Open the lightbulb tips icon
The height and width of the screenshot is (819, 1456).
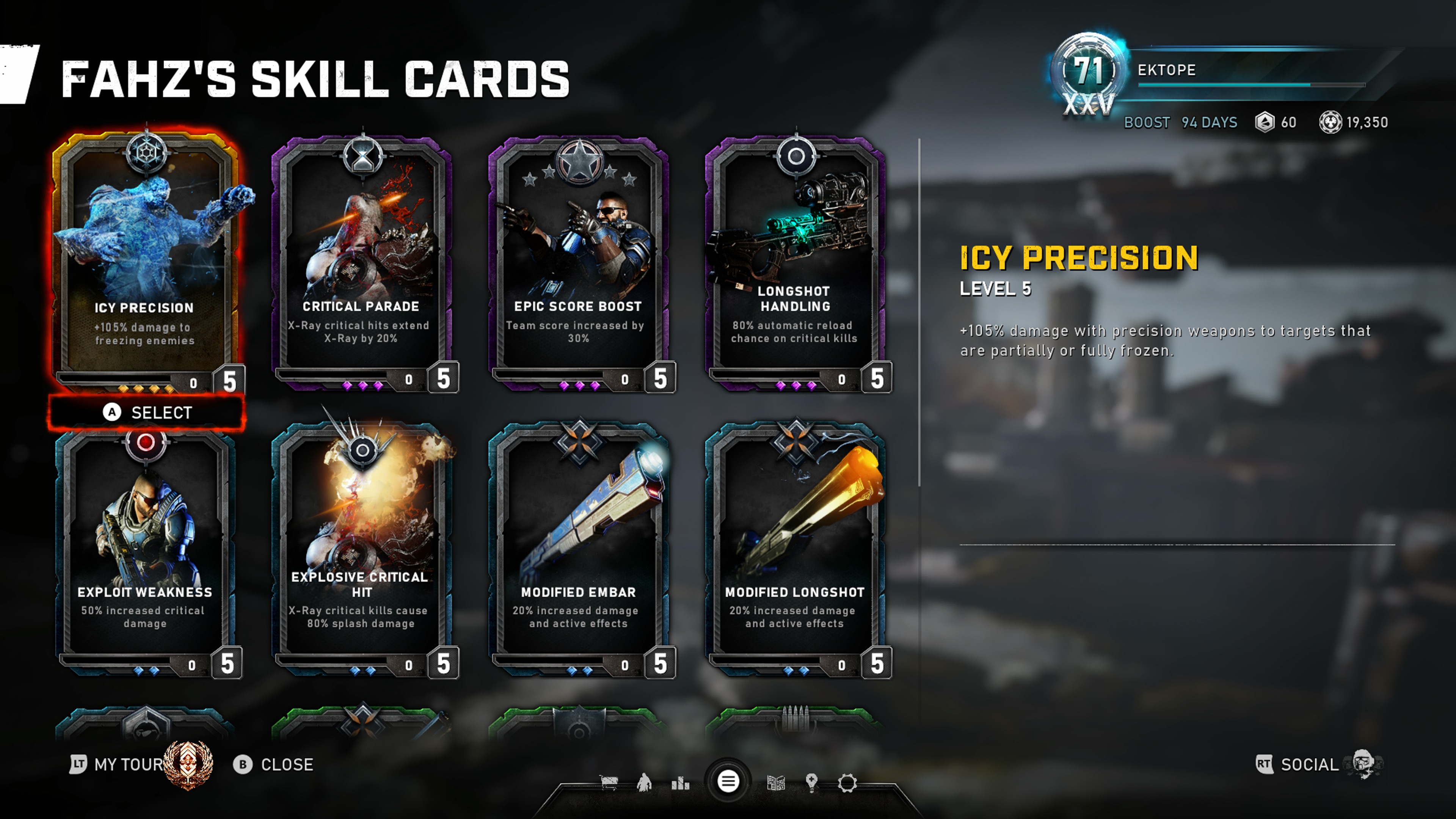click(x=812, y=783)
